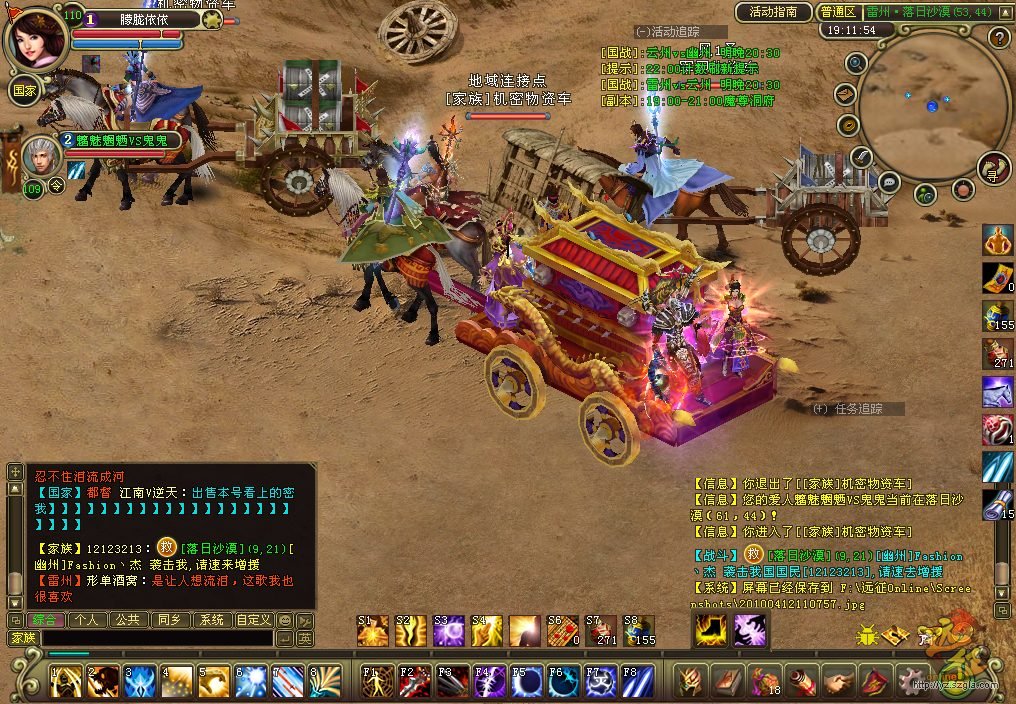Viewport: 1016px width, 704px height.
Task: Activate the S3 purple orb skill
Action: [x=448, y=630]
